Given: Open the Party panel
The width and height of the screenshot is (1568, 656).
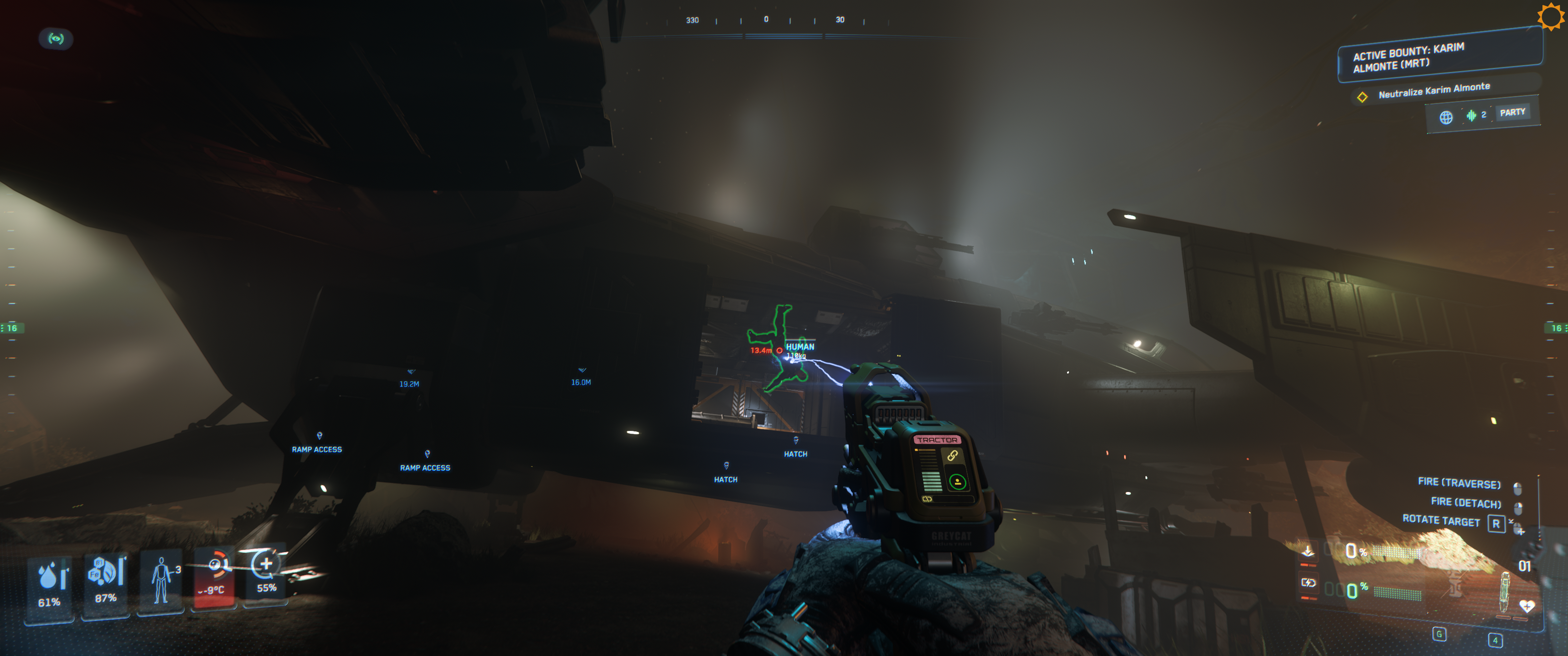Looking at the screenshot, I should pos(1512,112).
